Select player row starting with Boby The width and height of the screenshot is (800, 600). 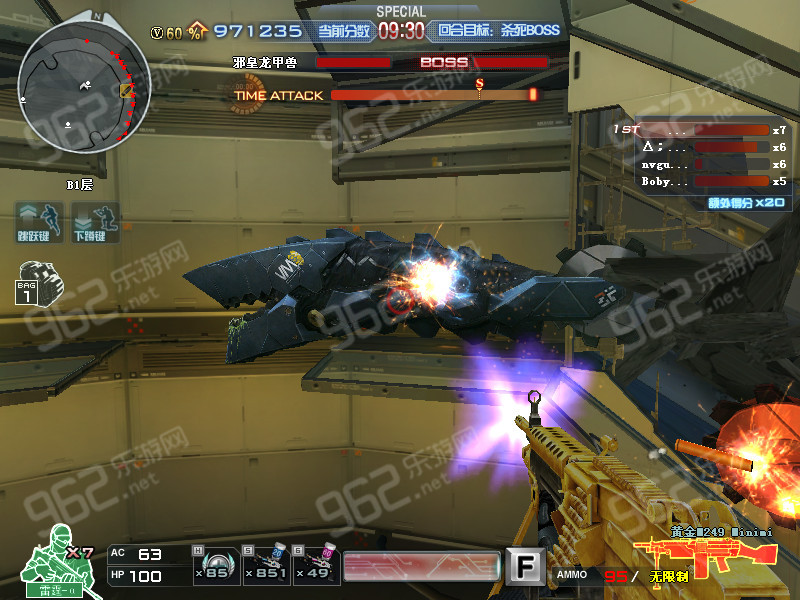700,181
